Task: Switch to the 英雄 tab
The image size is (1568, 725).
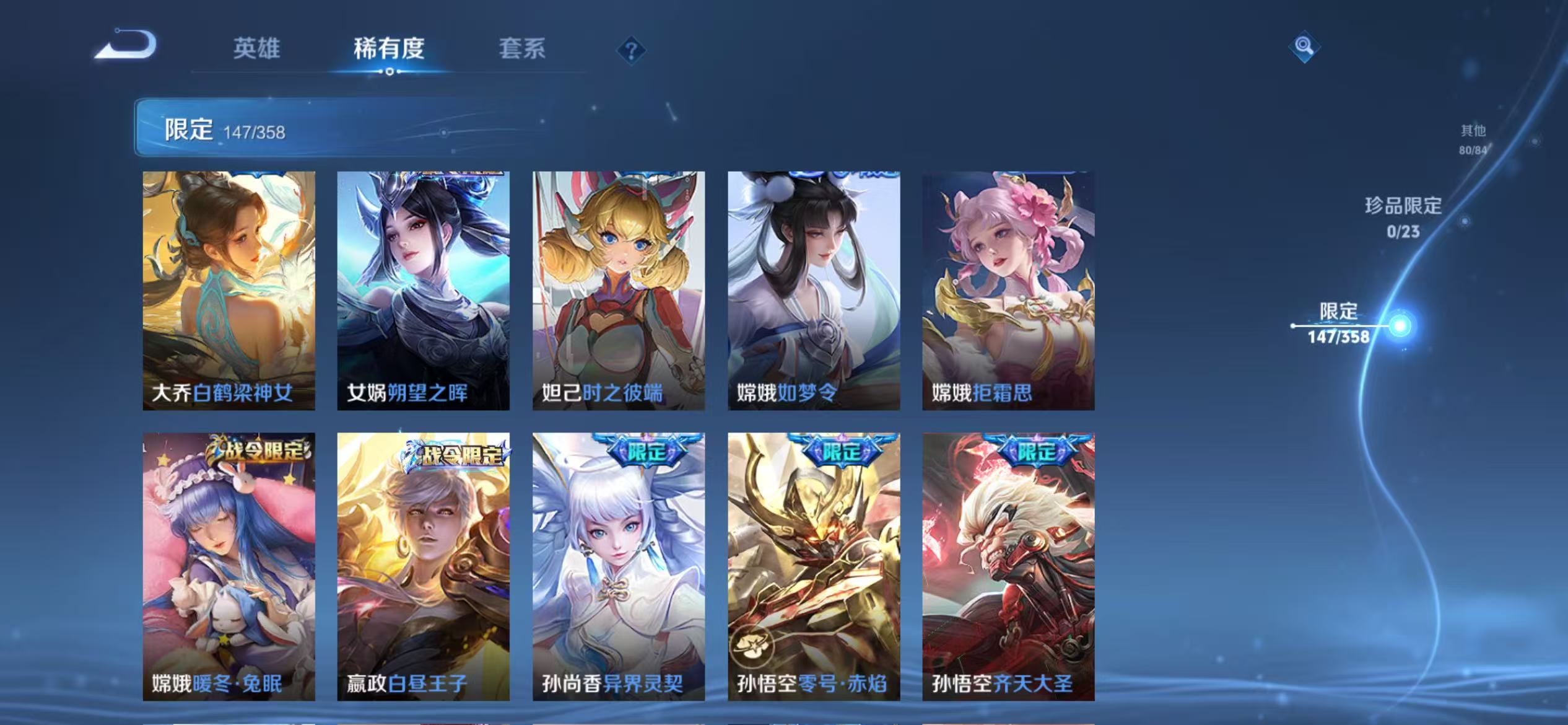Action: (x=258, y=50)
